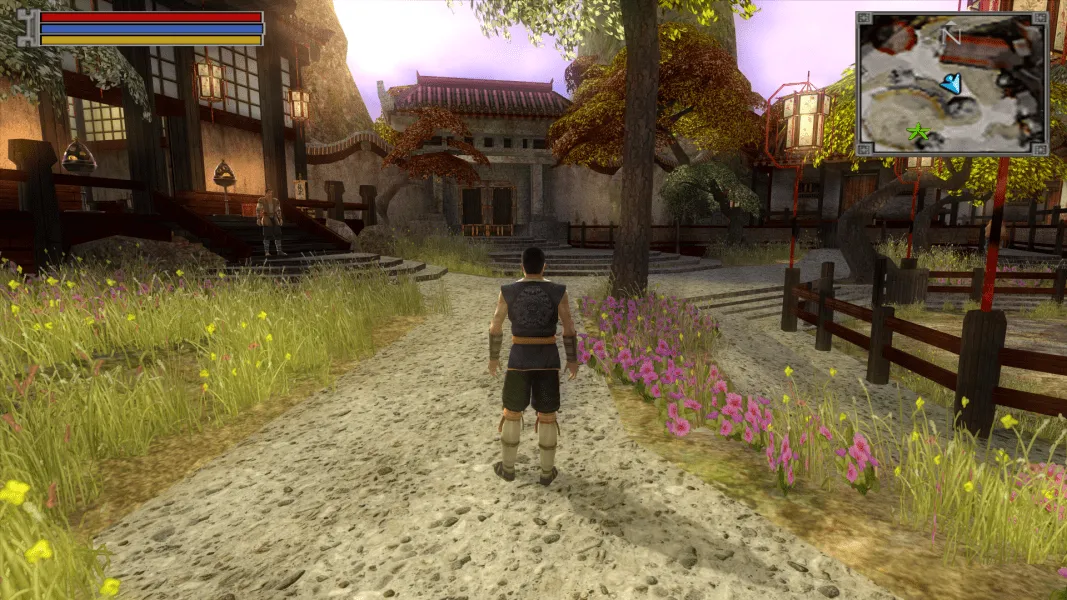This screenshot has height=600, width=1067.
Task: Click the blue player arrow on minimap
Action: [951, 83]
